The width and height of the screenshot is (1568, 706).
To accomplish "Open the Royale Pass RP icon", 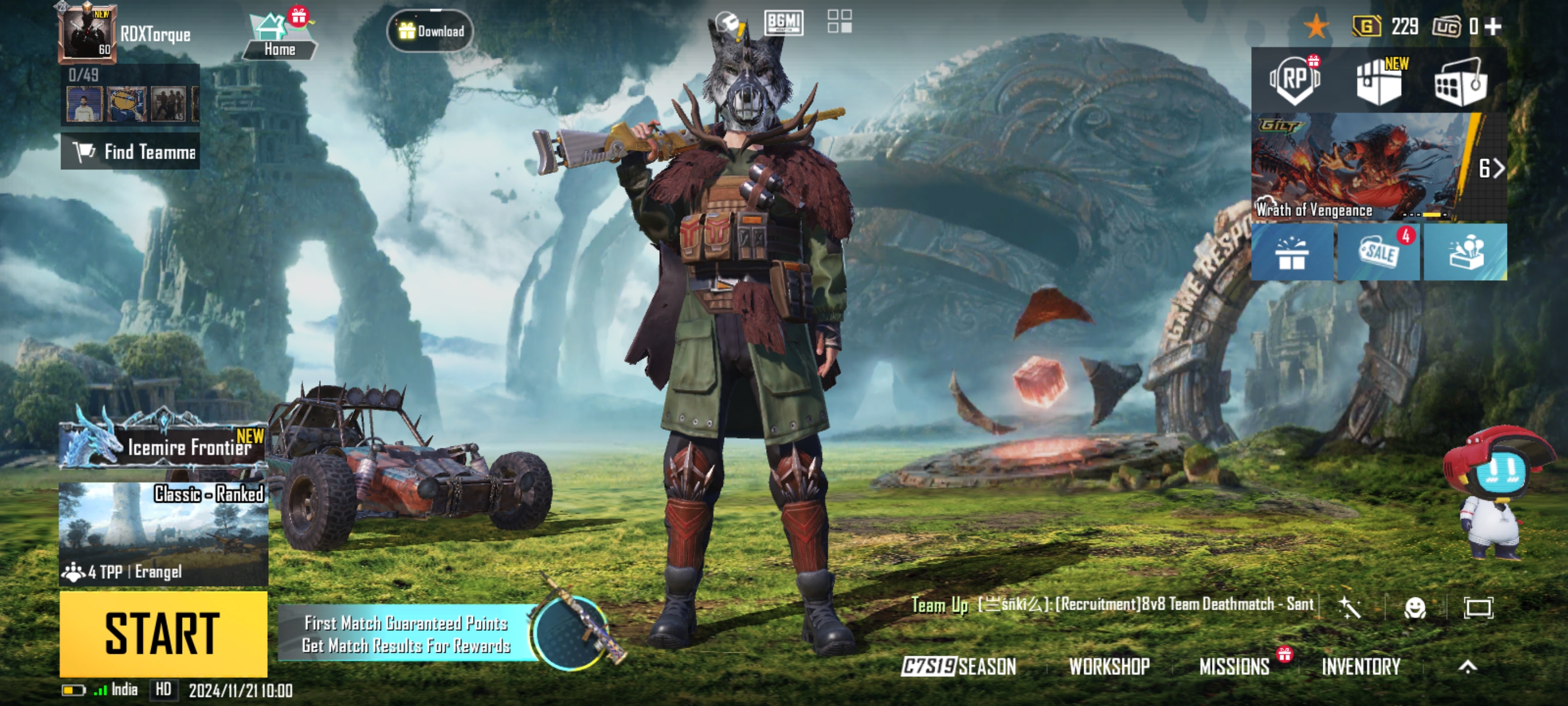I will (1294, 80).
